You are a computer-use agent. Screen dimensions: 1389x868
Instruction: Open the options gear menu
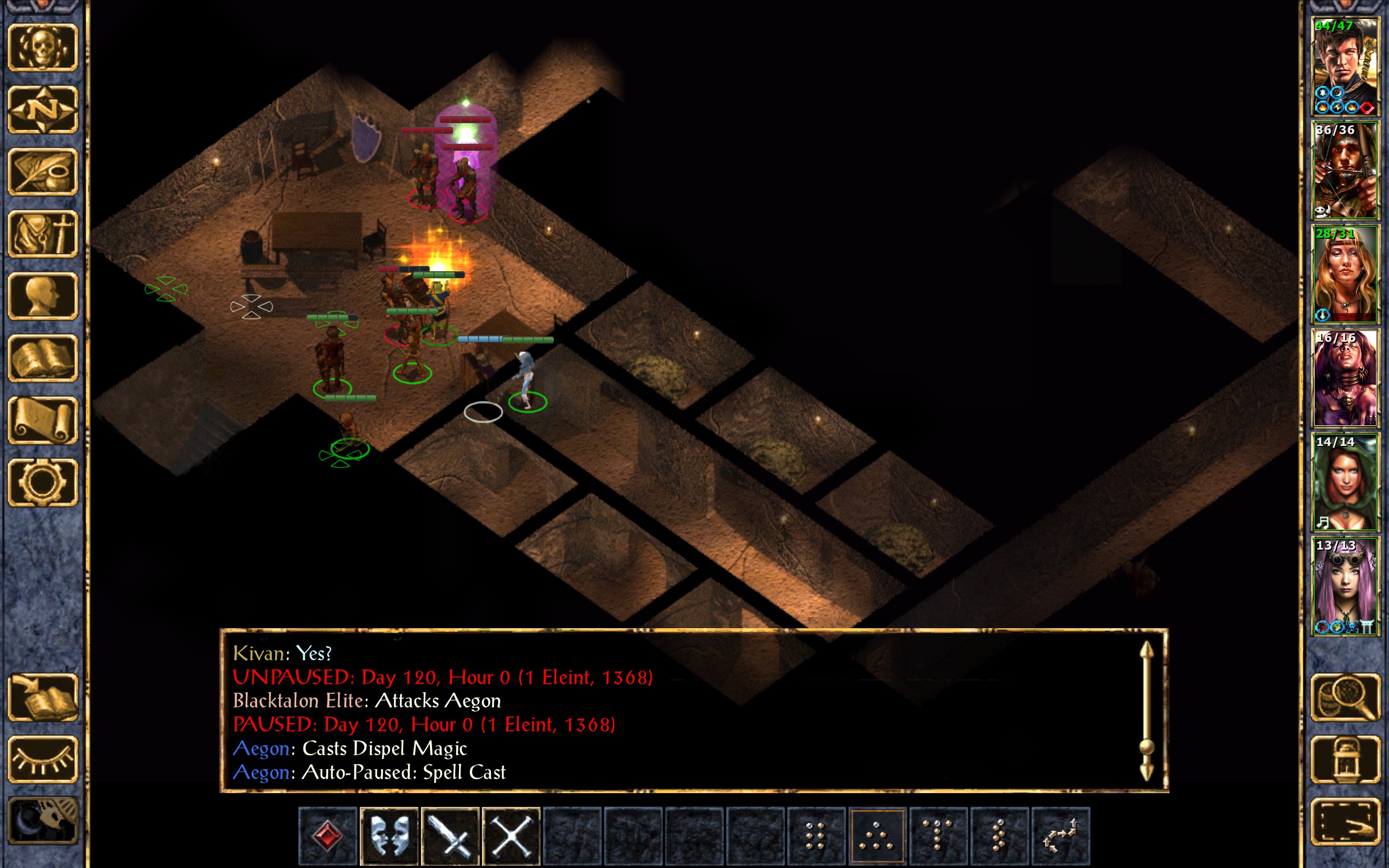coord(43,482)
